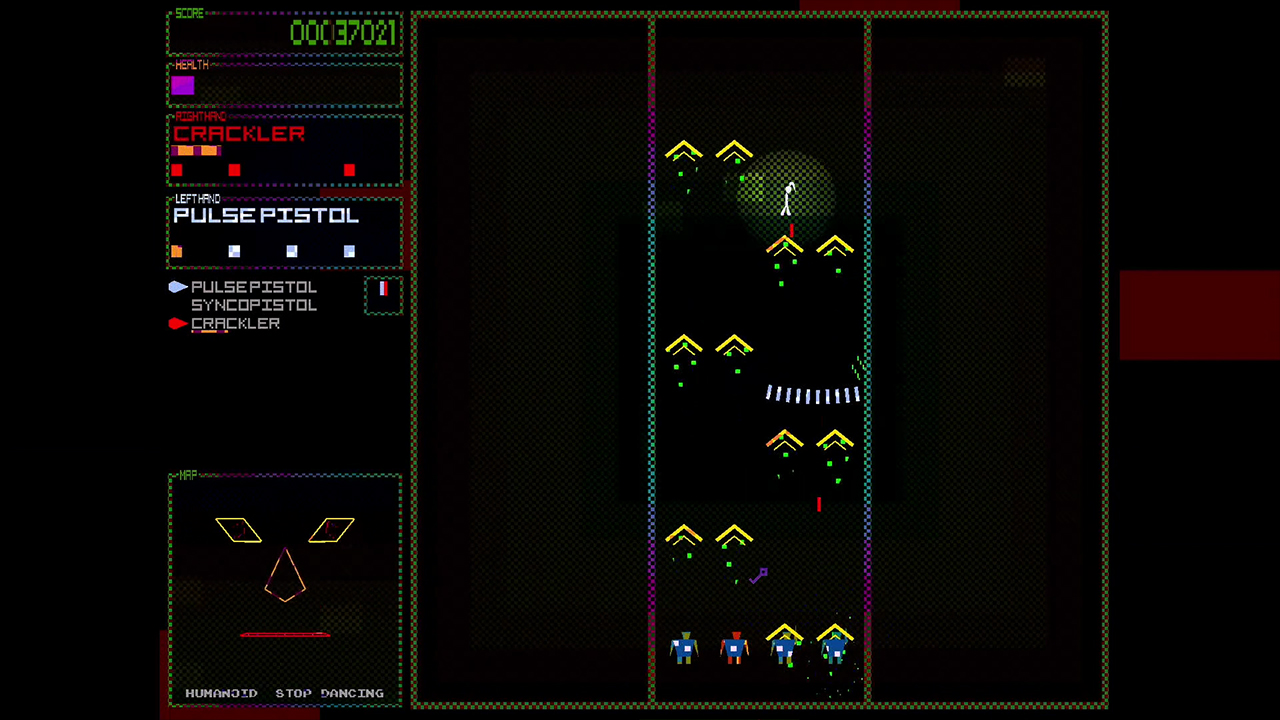Click the first blue ammo cube icon

(234, 251)
